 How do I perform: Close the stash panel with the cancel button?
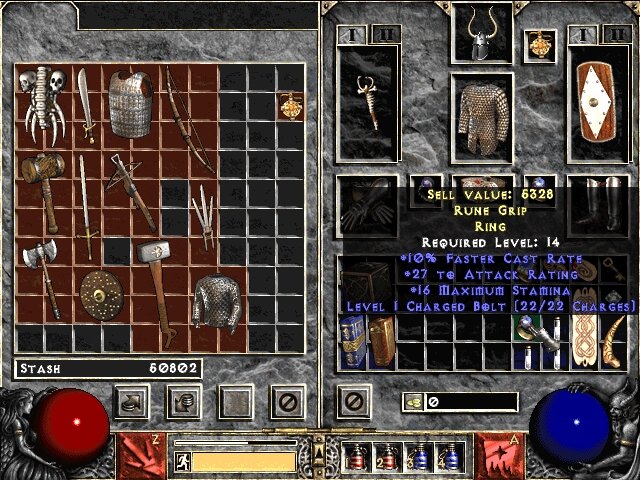coord(288,402)
